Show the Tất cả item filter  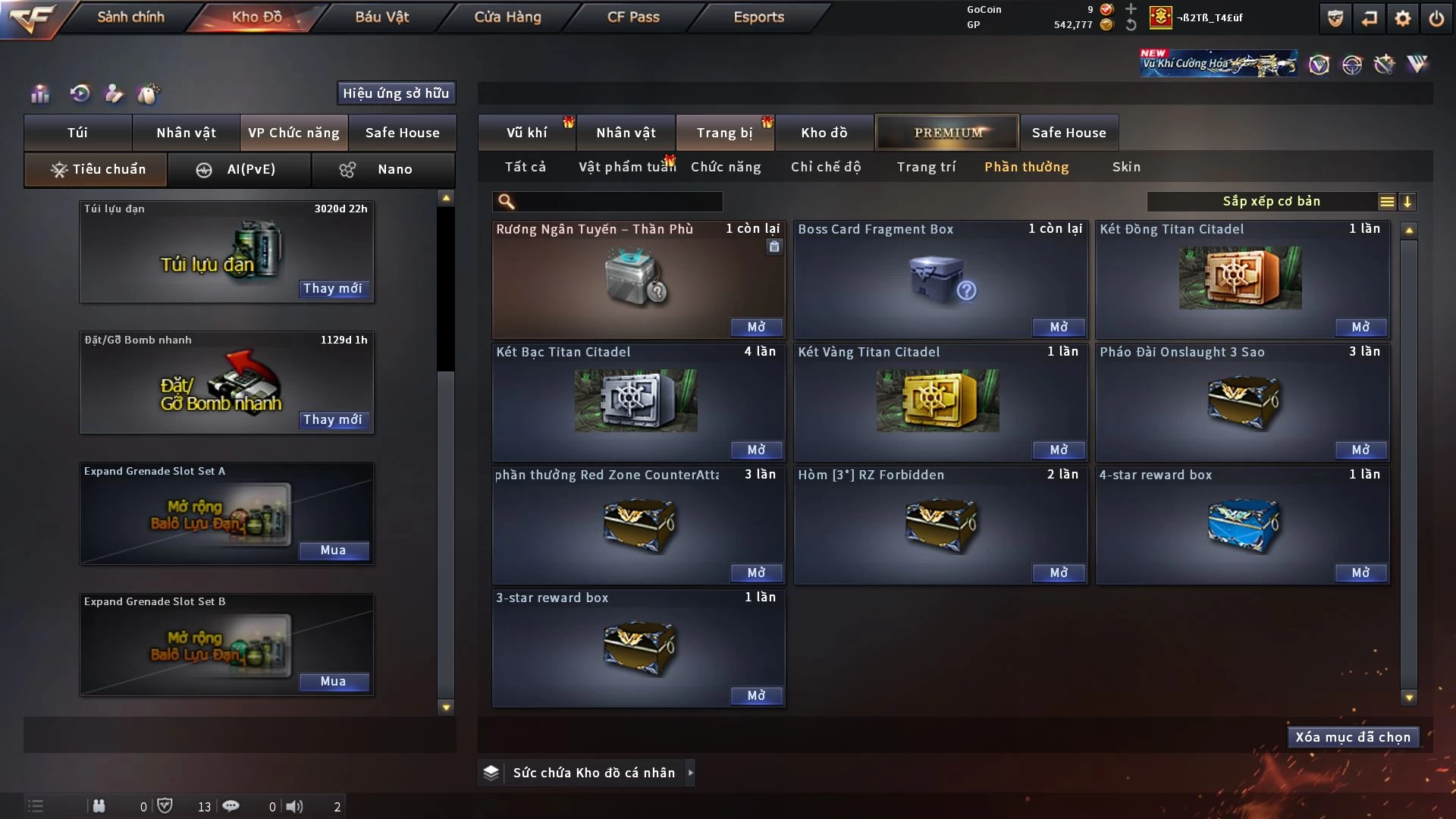(526, 167)
